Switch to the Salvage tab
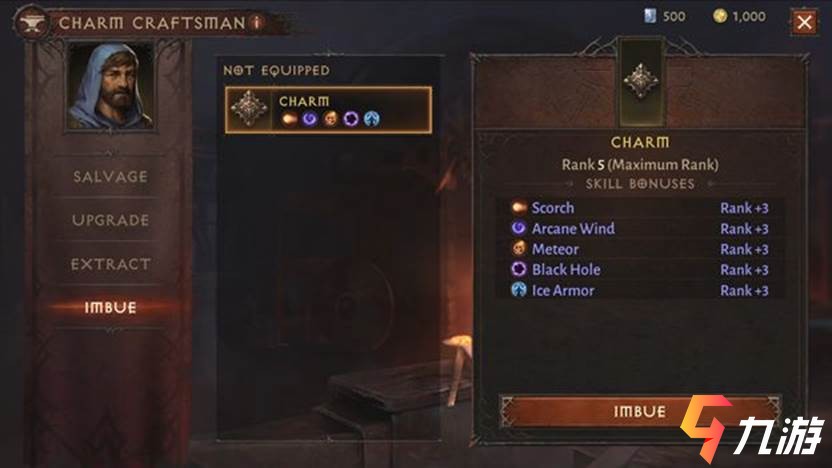Screen dimensions: 832x468 coord(110,177)
